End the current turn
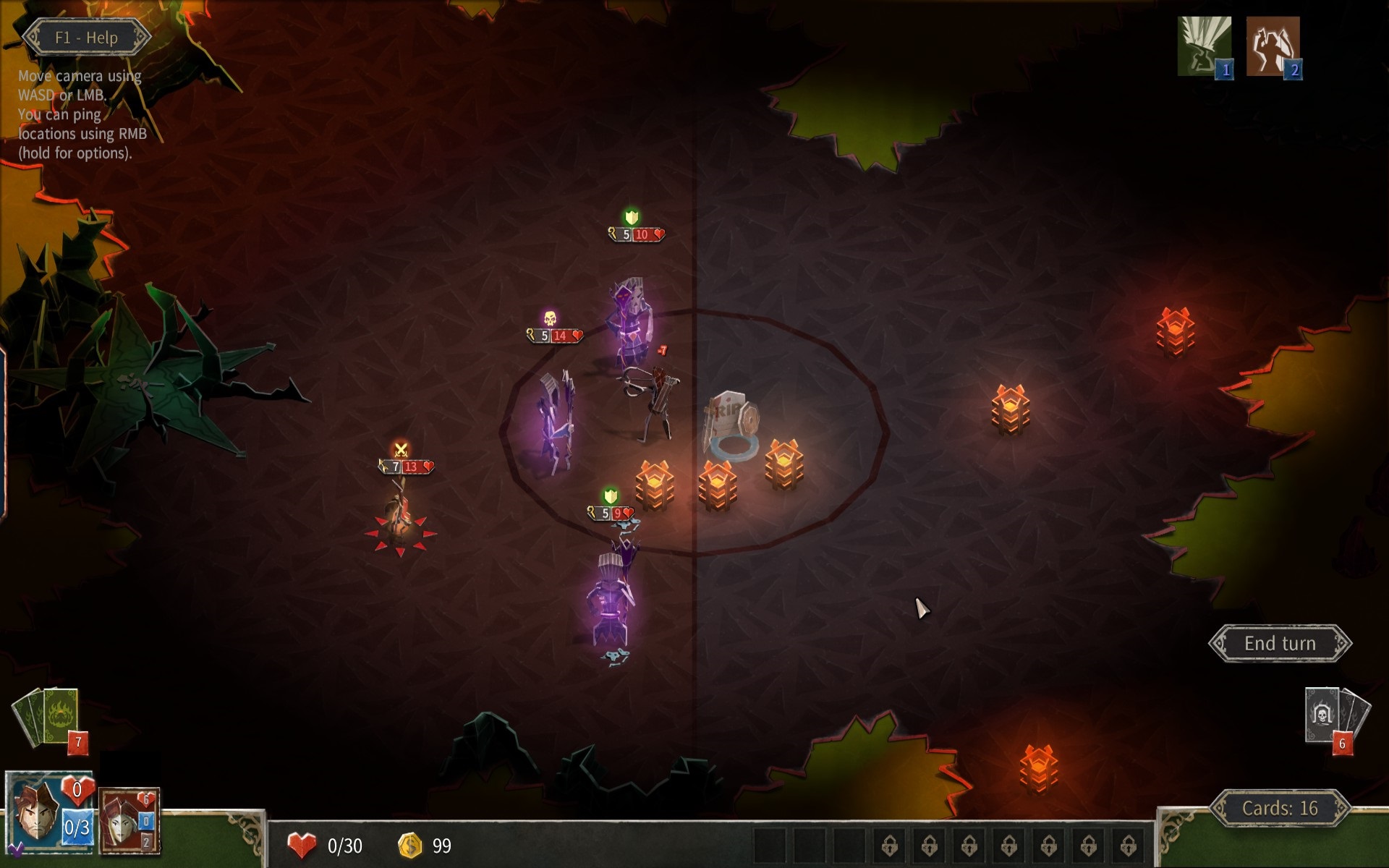The image size is (1389, 868). point(1279,643)
